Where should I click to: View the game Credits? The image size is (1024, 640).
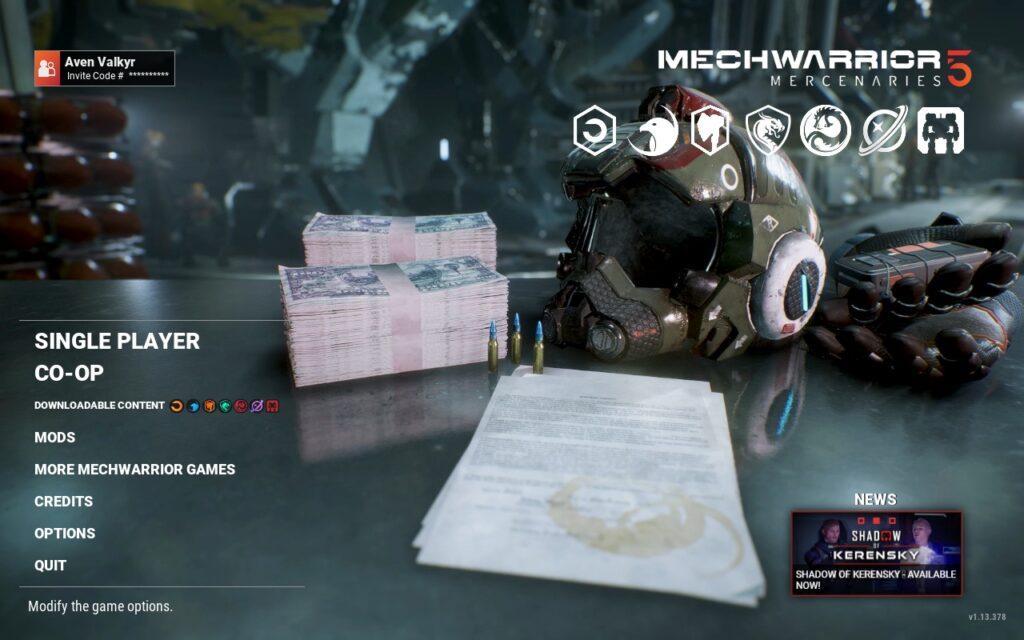pyautogui.click(x=64, y=501)
